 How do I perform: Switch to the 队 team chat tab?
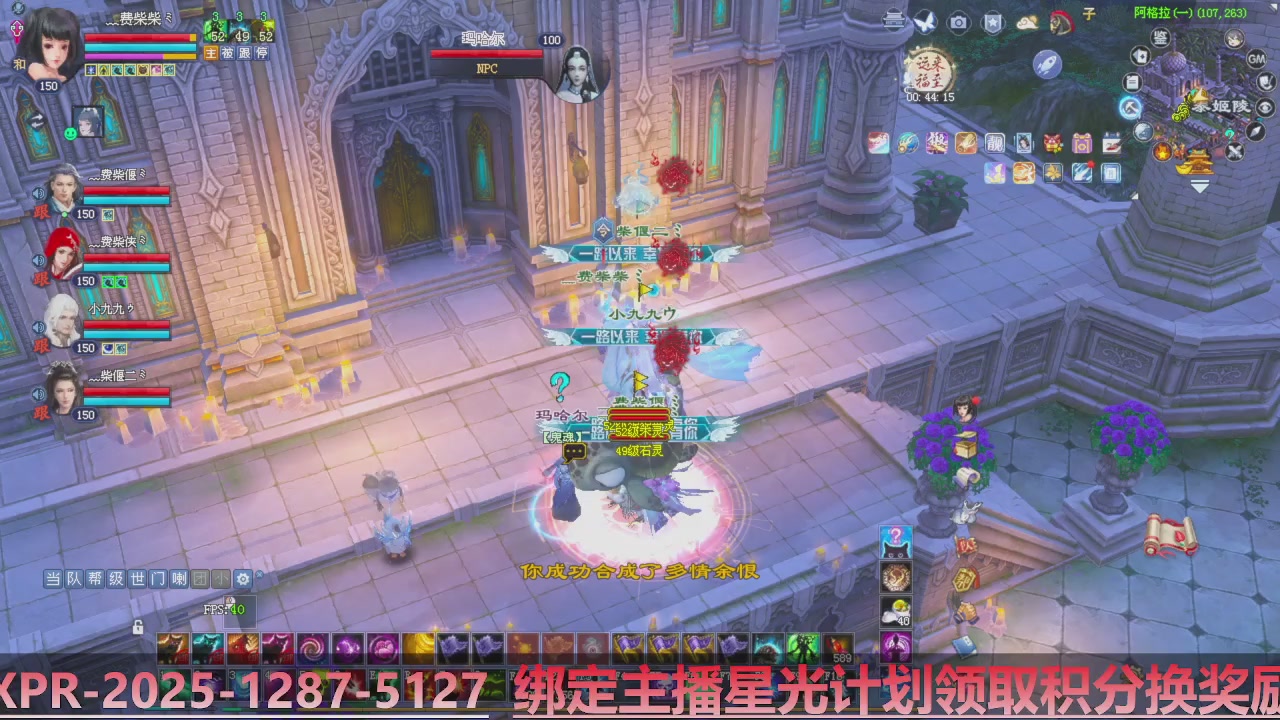[72, 580]
